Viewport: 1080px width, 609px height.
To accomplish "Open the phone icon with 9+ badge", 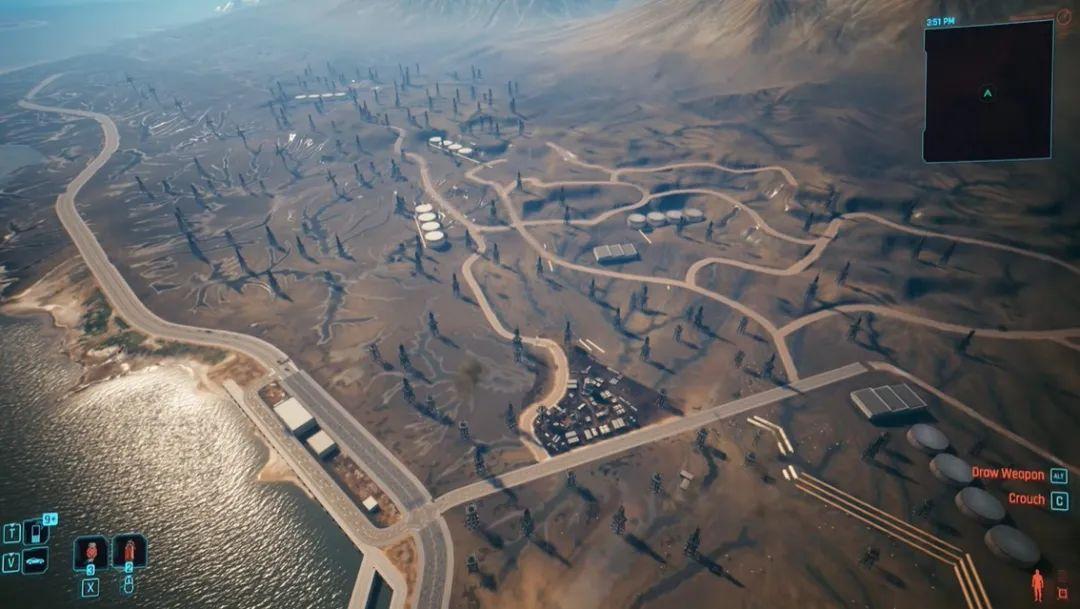I will tap(36, 532).
